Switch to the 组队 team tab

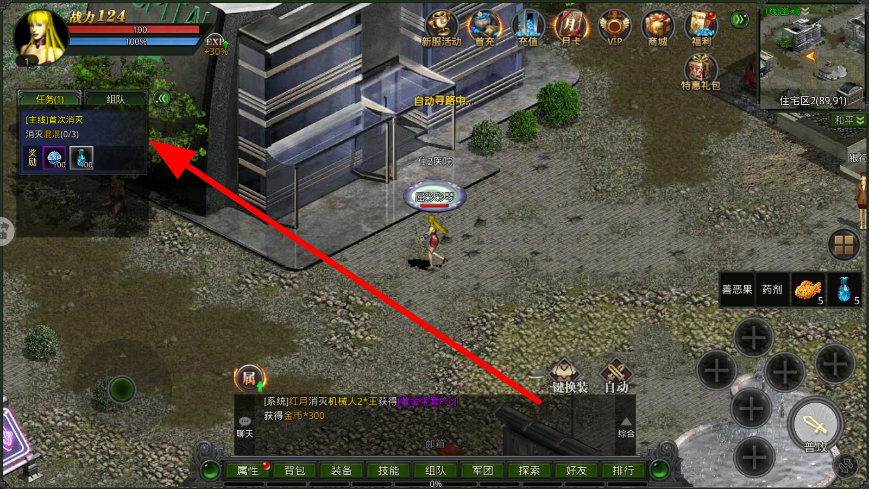point(115,99)
